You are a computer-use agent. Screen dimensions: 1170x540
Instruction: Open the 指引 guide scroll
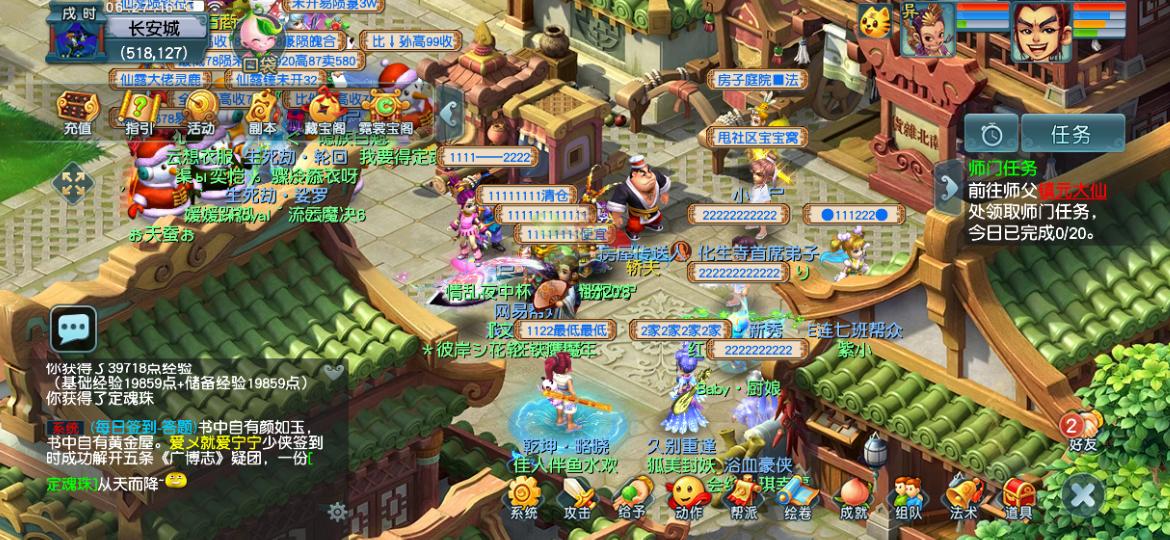(139, 109)
